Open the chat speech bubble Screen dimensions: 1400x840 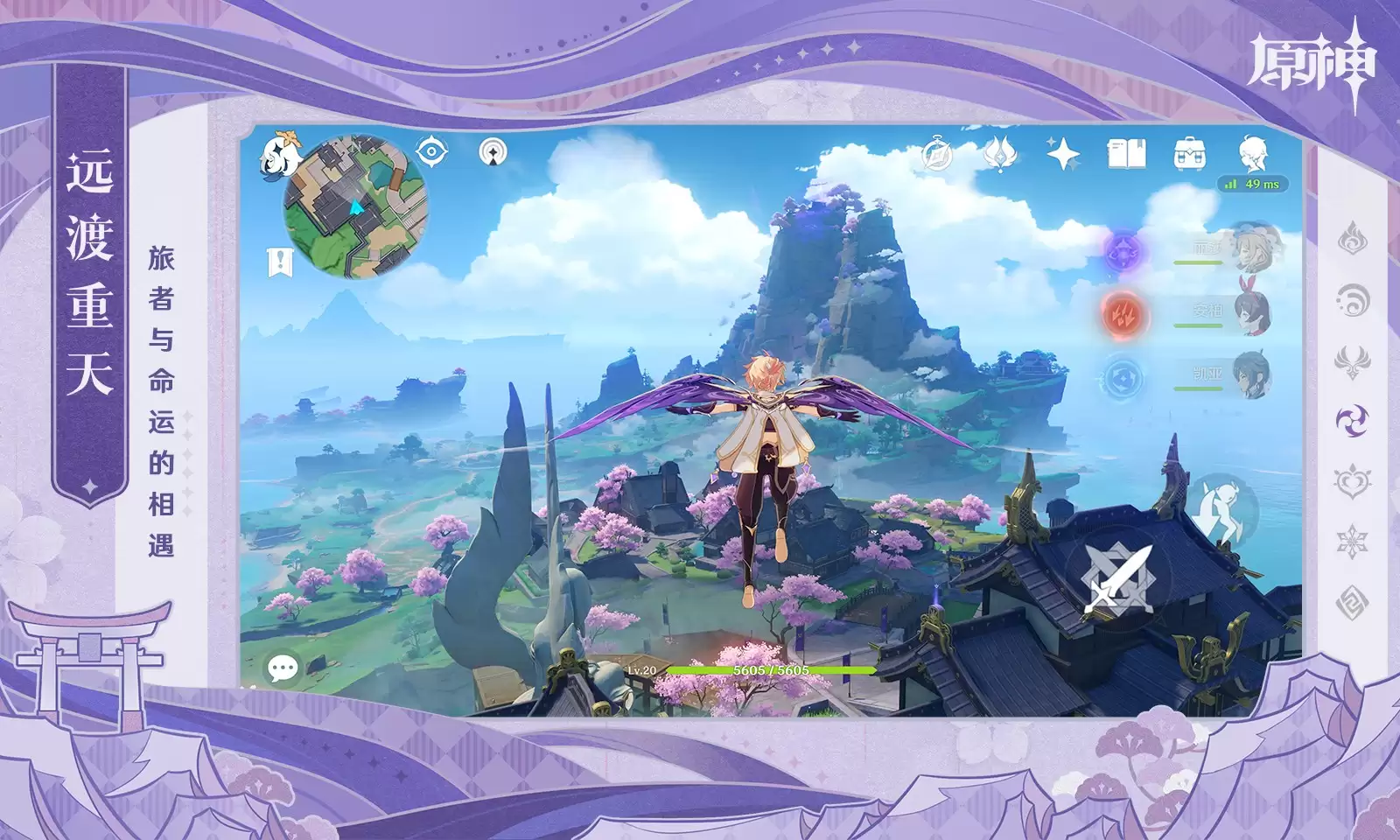[283, 669]
